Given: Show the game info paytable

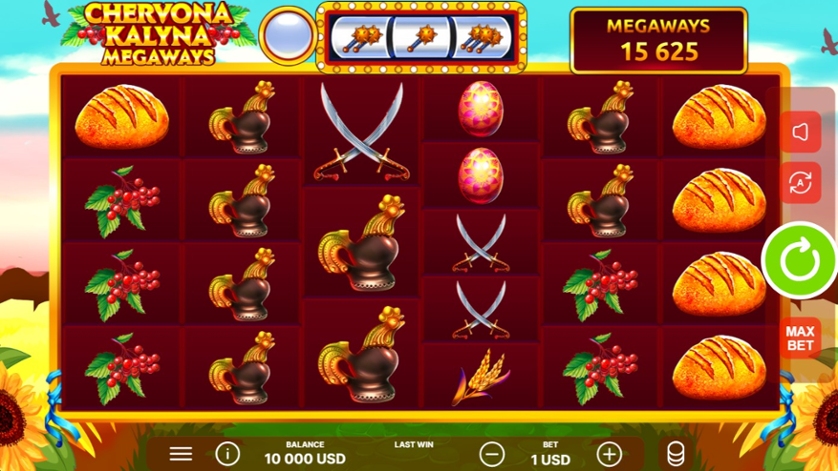Looking at the screenshot, I should (228, 454).
